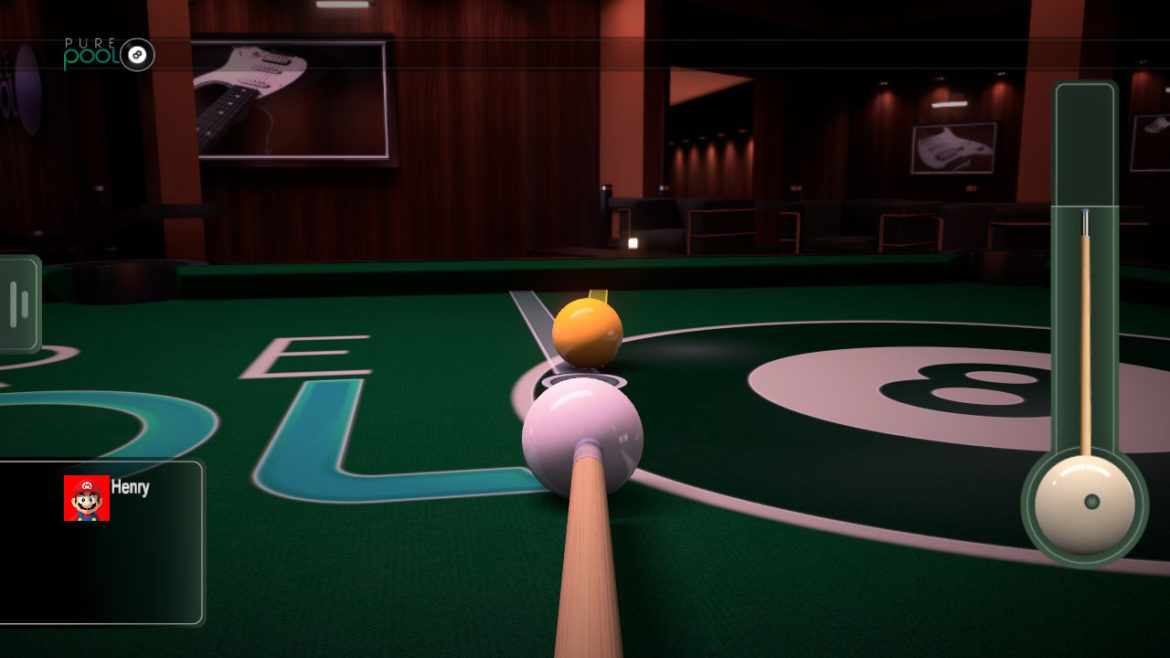The height and width of the screenshot is (658, 1170).
Task: Set spin on the cue ball indicator
Action: coord(1085,503)
